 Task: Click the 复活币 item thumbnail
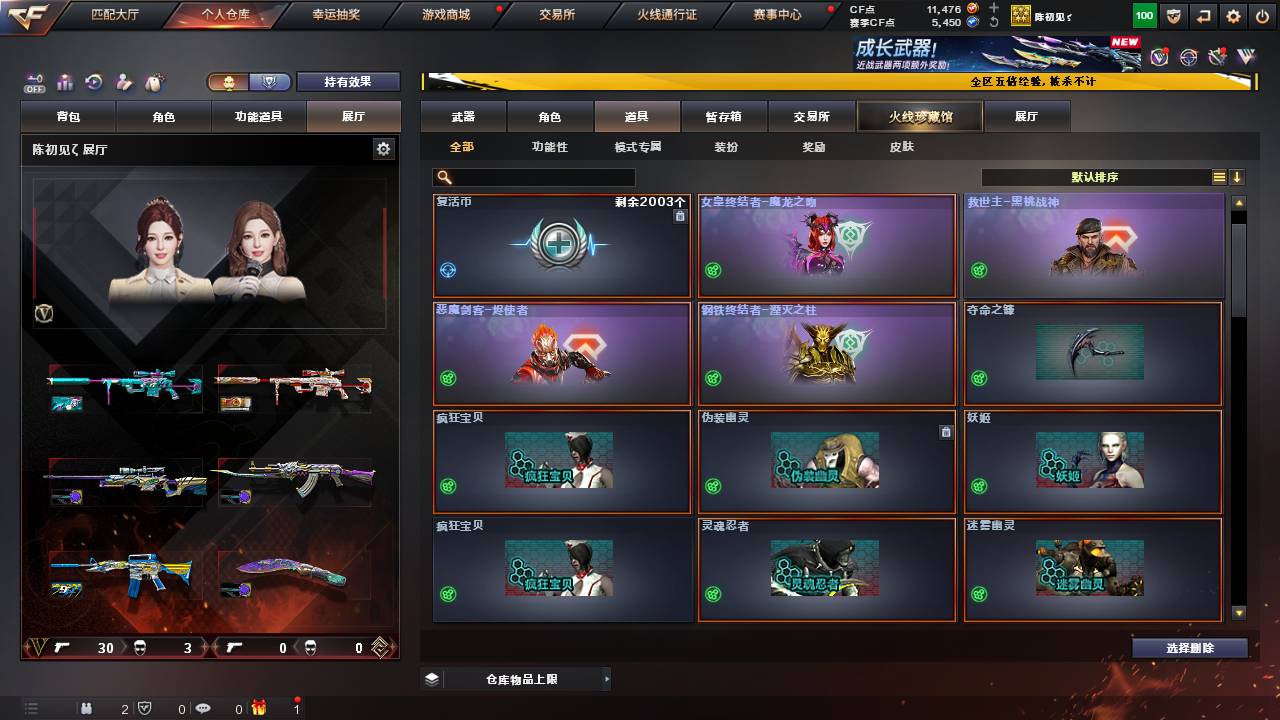pos(561,245)
